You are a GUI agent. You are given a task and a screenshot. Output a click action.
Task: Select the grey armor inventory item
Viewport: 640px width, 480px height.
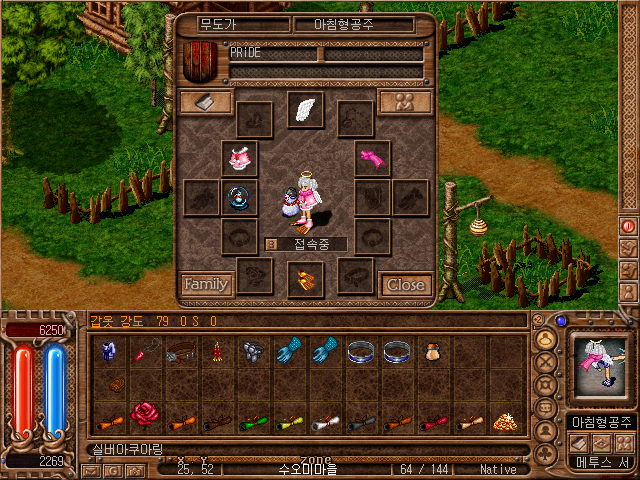(x=253, y=351)
